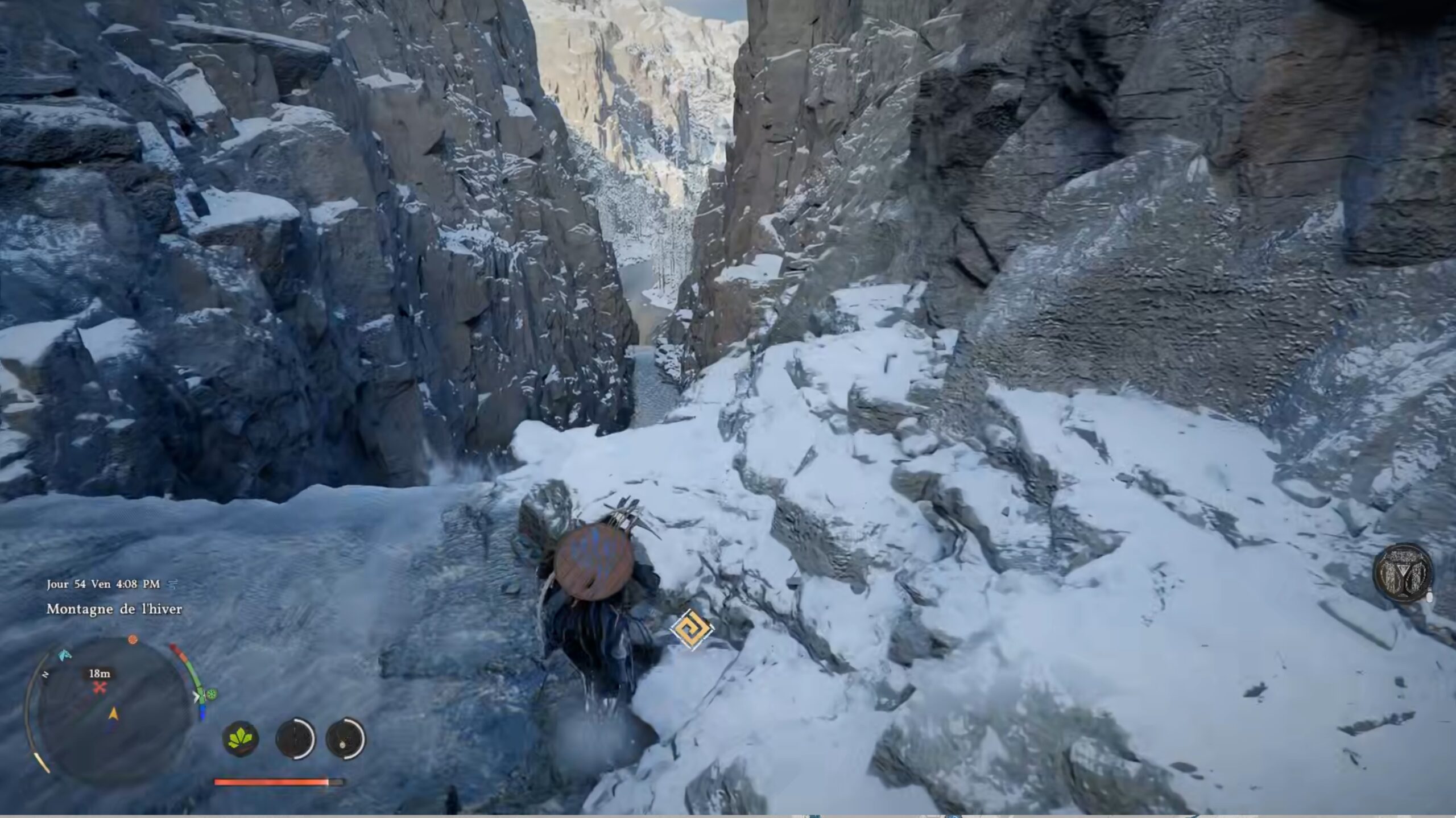Click the green season icon beside minimap
Viewport: 1456px width, 818px height.
click(212, 694)
